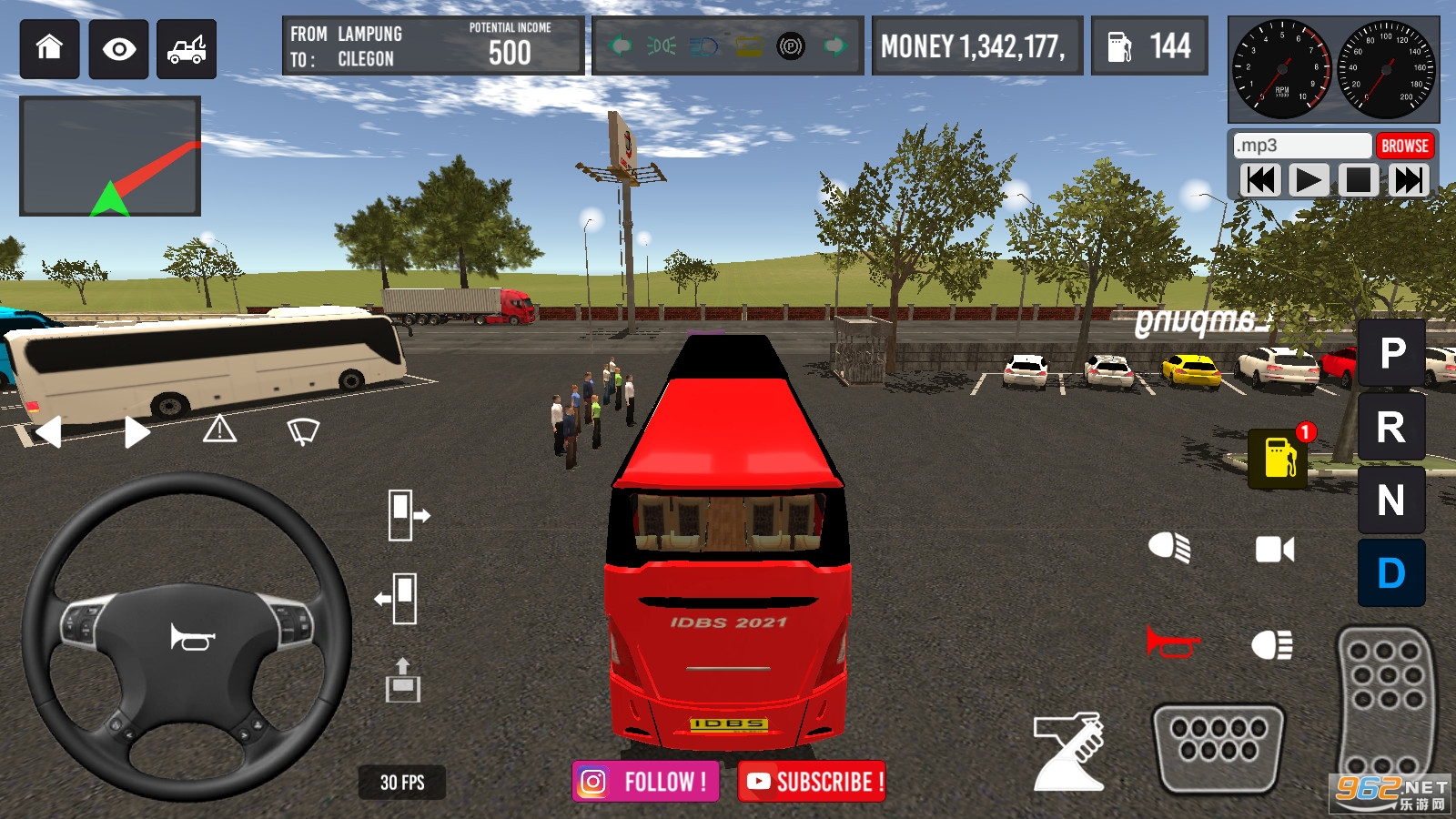Toggle the eye view button
1456x819 pixels.
pos(118,48)
